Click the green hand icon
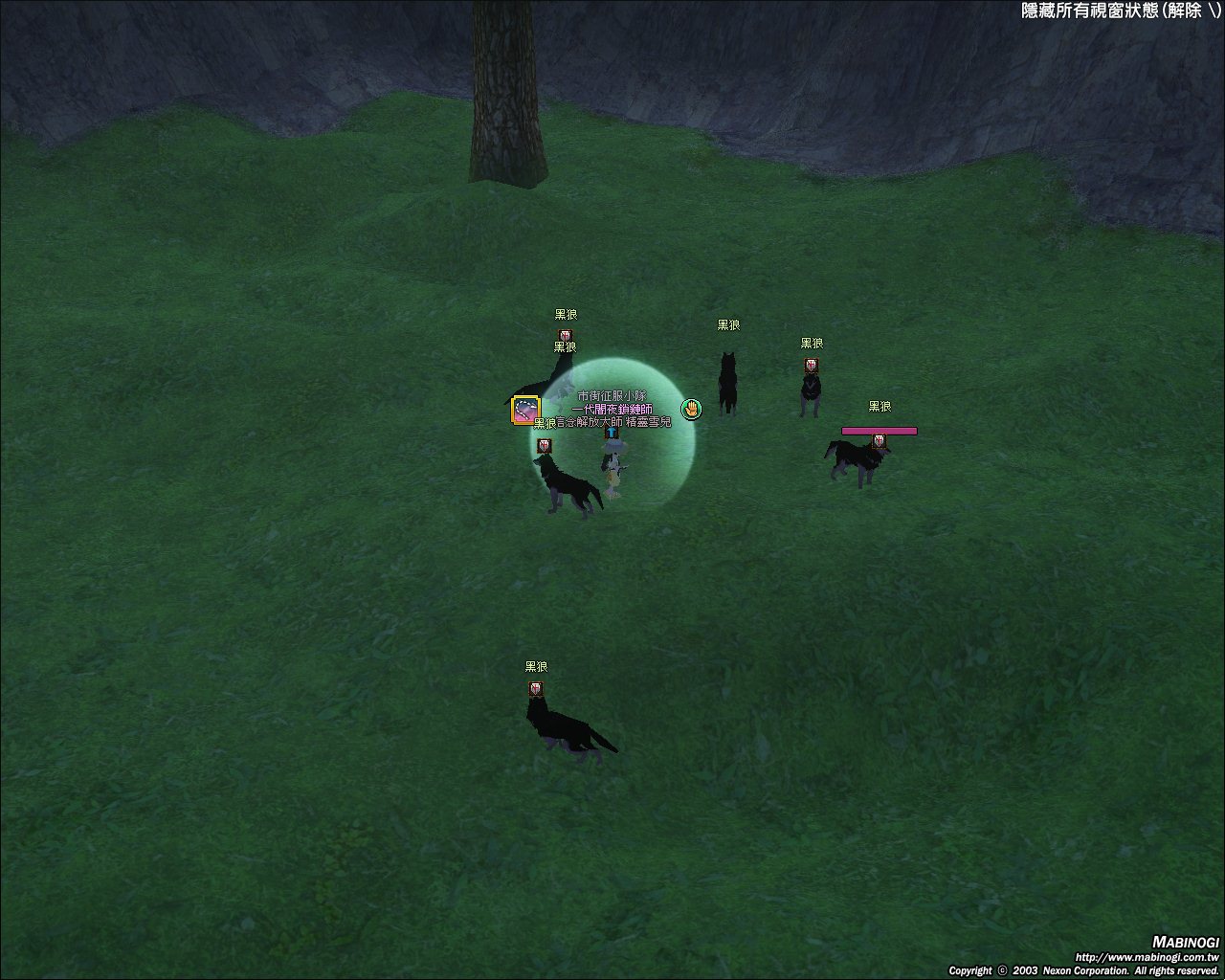1225x980 pixels. [x=691, y=410]
